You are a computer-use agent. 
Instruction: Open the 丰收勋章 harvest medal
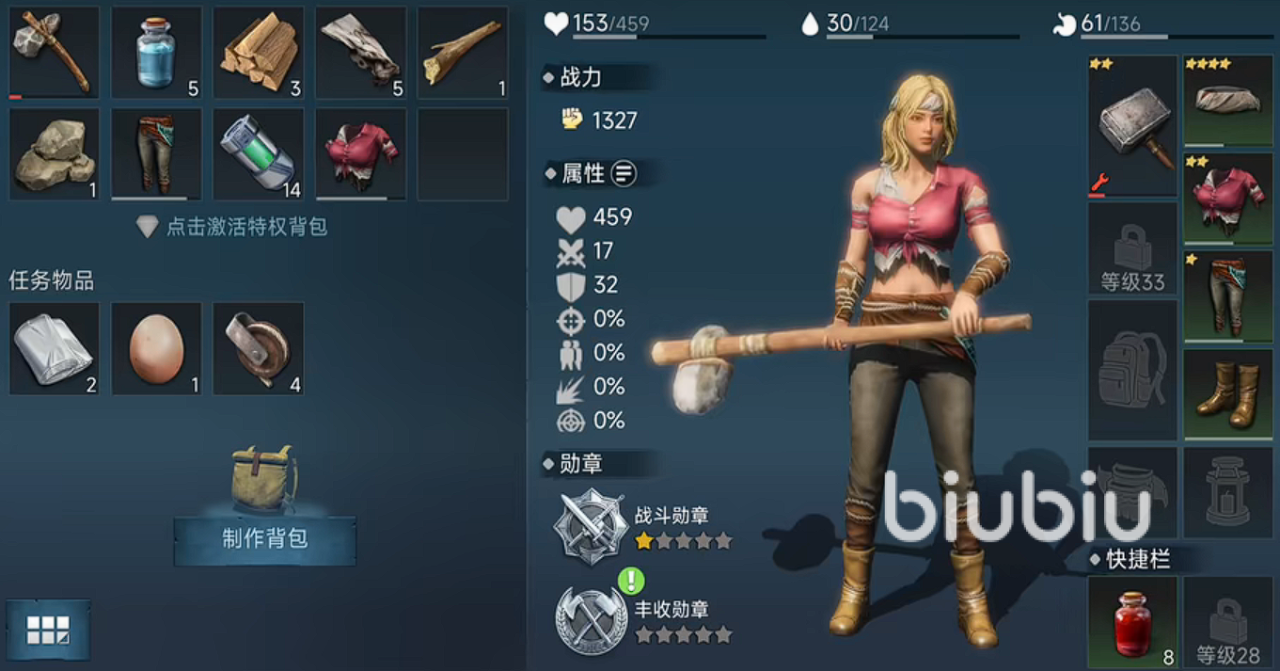[592, 620]
